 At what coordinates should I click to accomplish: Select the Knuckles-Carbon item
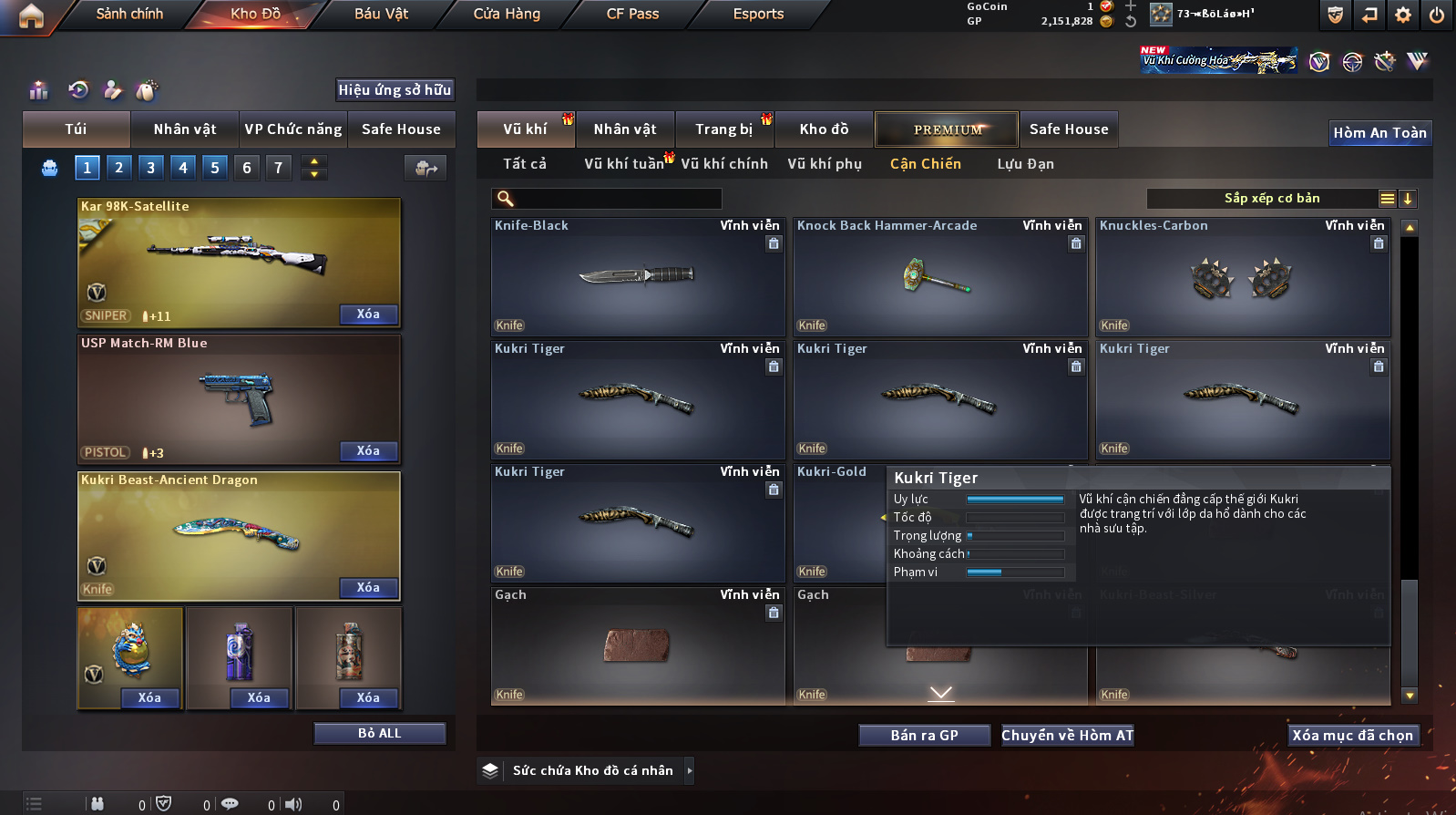click(x=1243, y=277)
